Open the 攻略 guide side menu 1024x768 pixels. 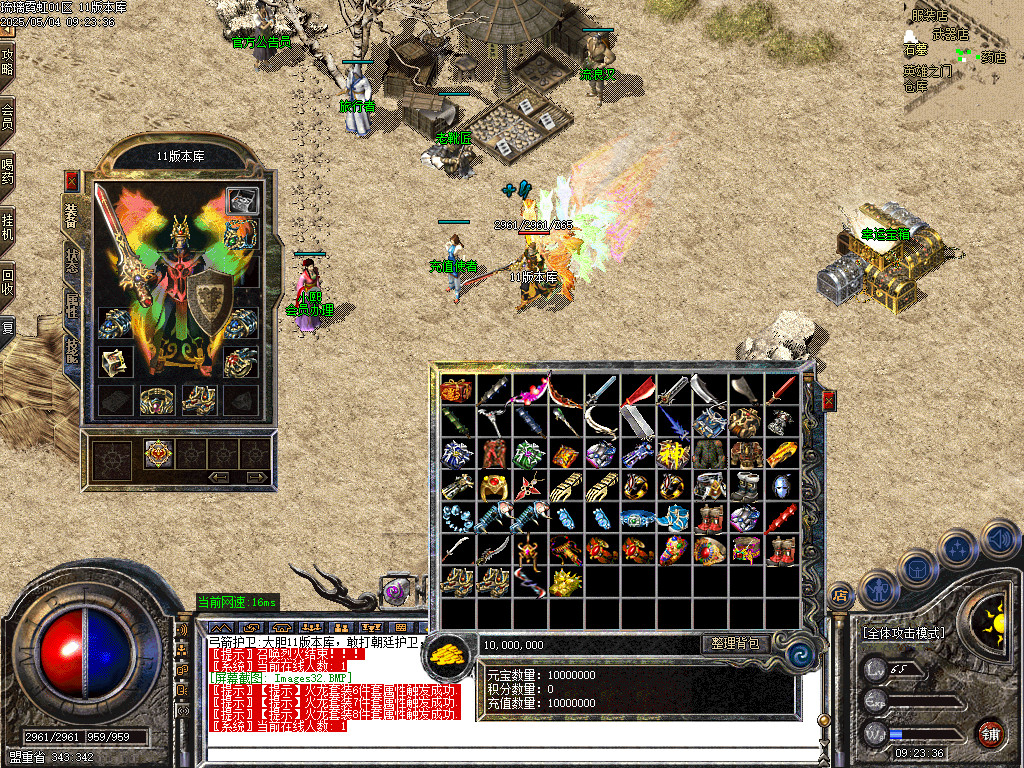click(8, 62)
